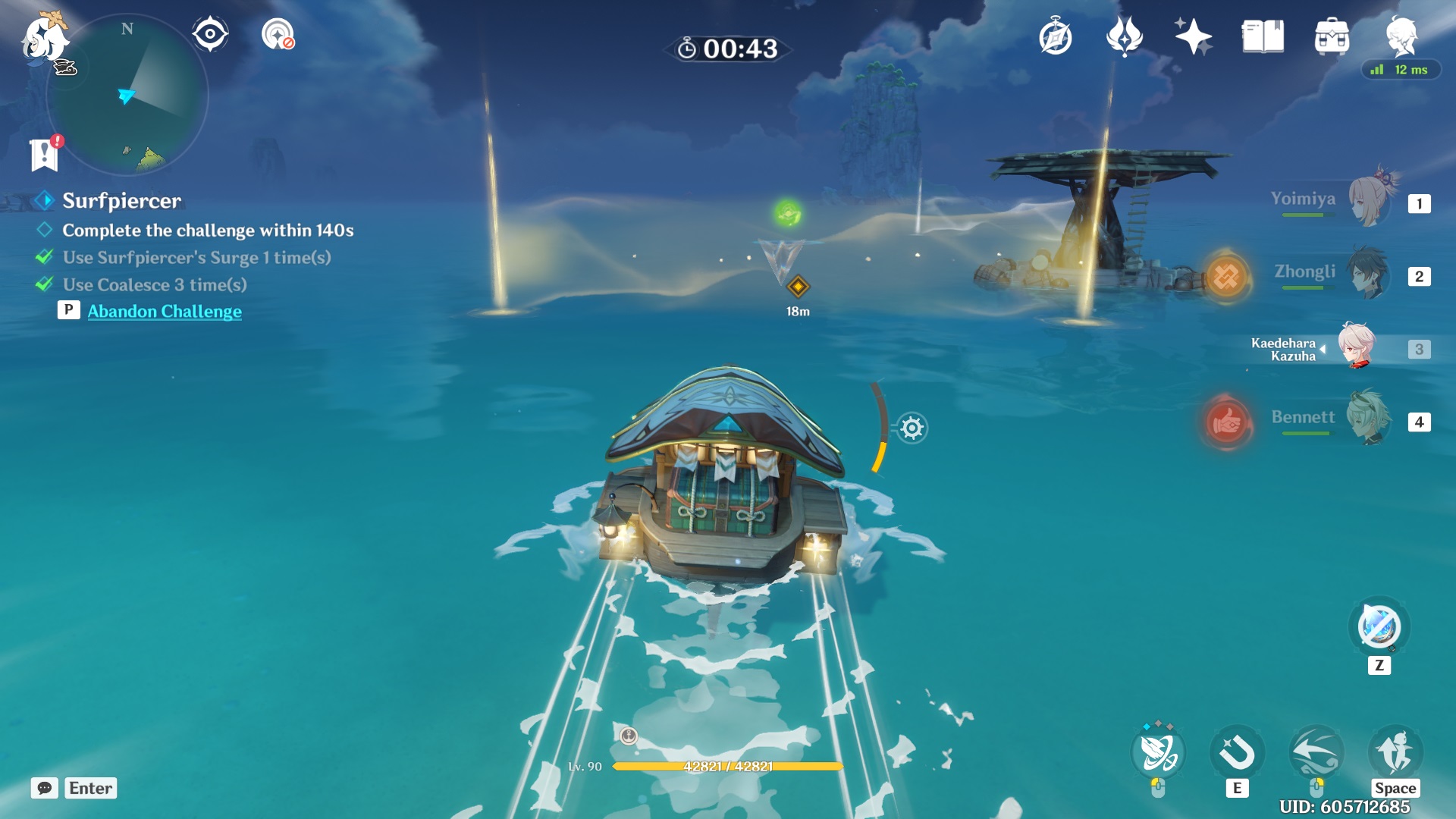Open the Surfpiercer challenge tracker
1456x819 pixels.
[x=121, y=200]
